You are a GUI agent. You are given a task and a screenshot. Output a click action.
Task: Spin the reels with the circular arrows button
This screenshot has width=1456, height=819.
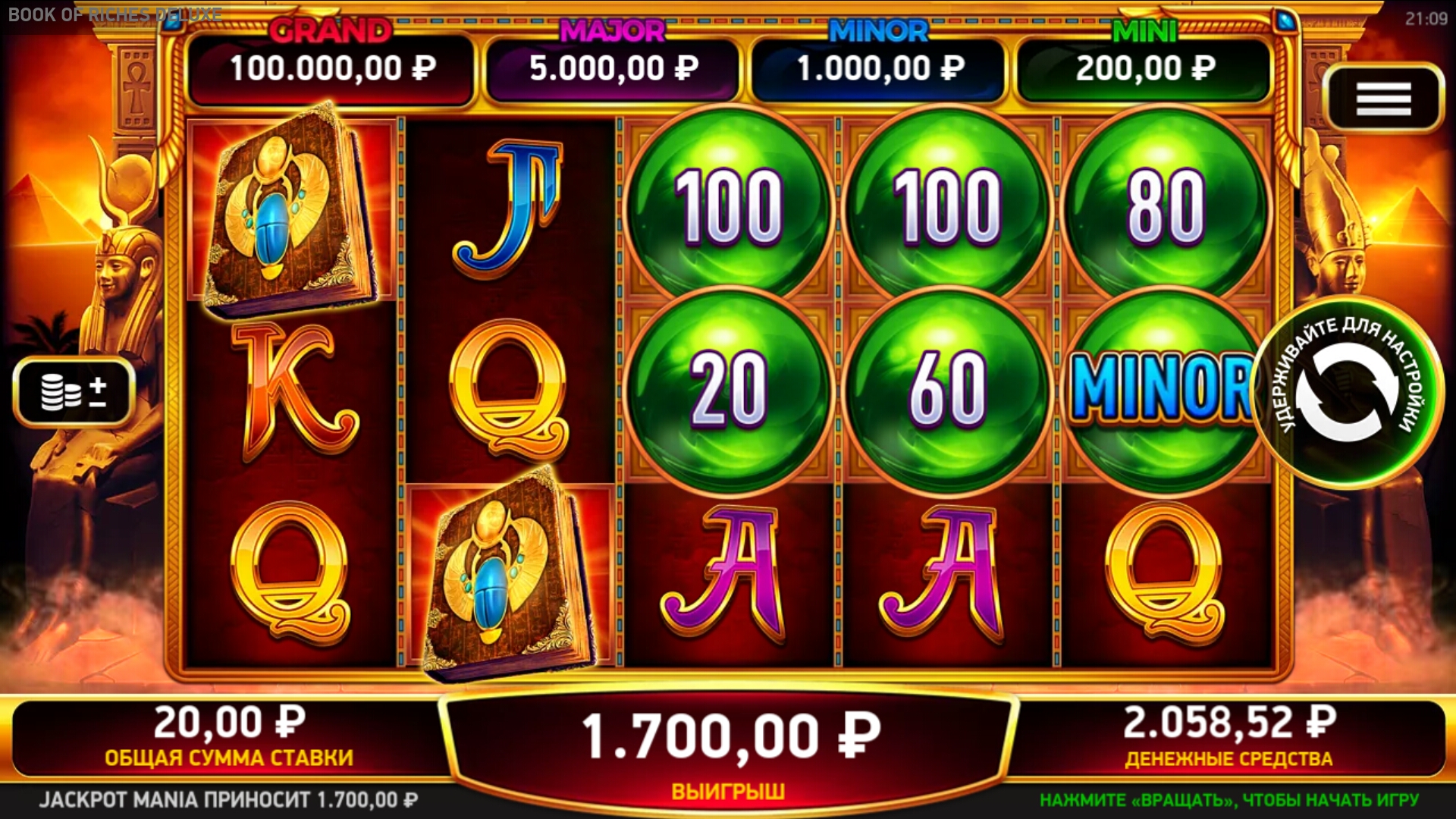click(x=1348, y=392)
